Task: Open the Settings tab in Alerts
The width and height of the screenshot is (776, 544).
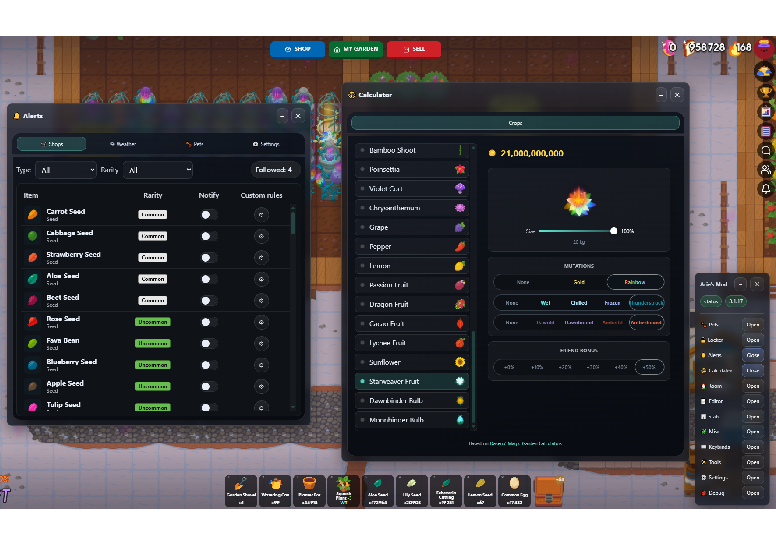Action: pos(264,144)
